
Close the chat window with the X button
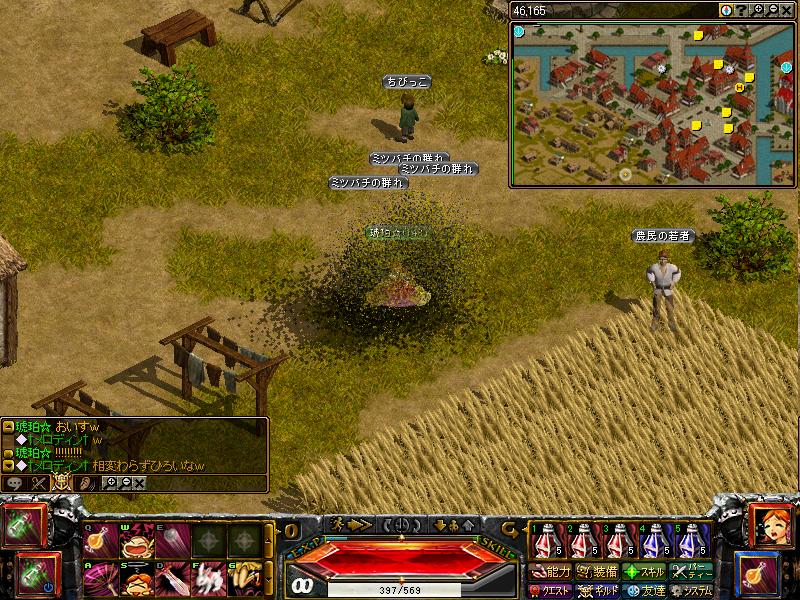tap(139, 482)
